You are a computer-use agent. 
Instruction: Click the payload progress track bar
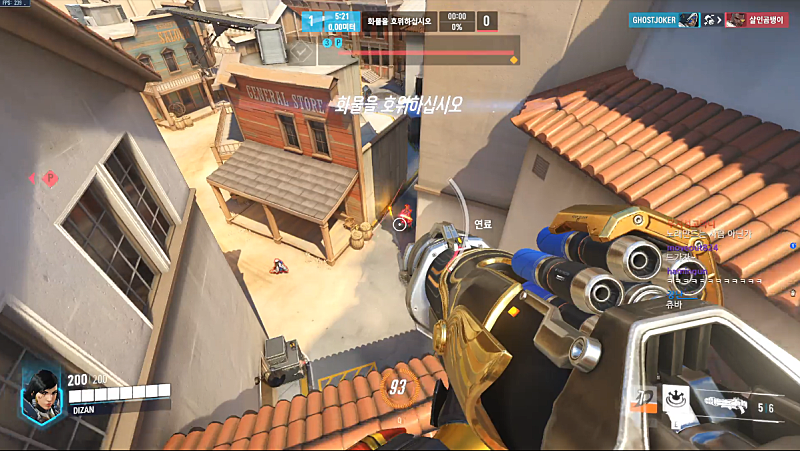pyautogui.click(x=420, y=51)
